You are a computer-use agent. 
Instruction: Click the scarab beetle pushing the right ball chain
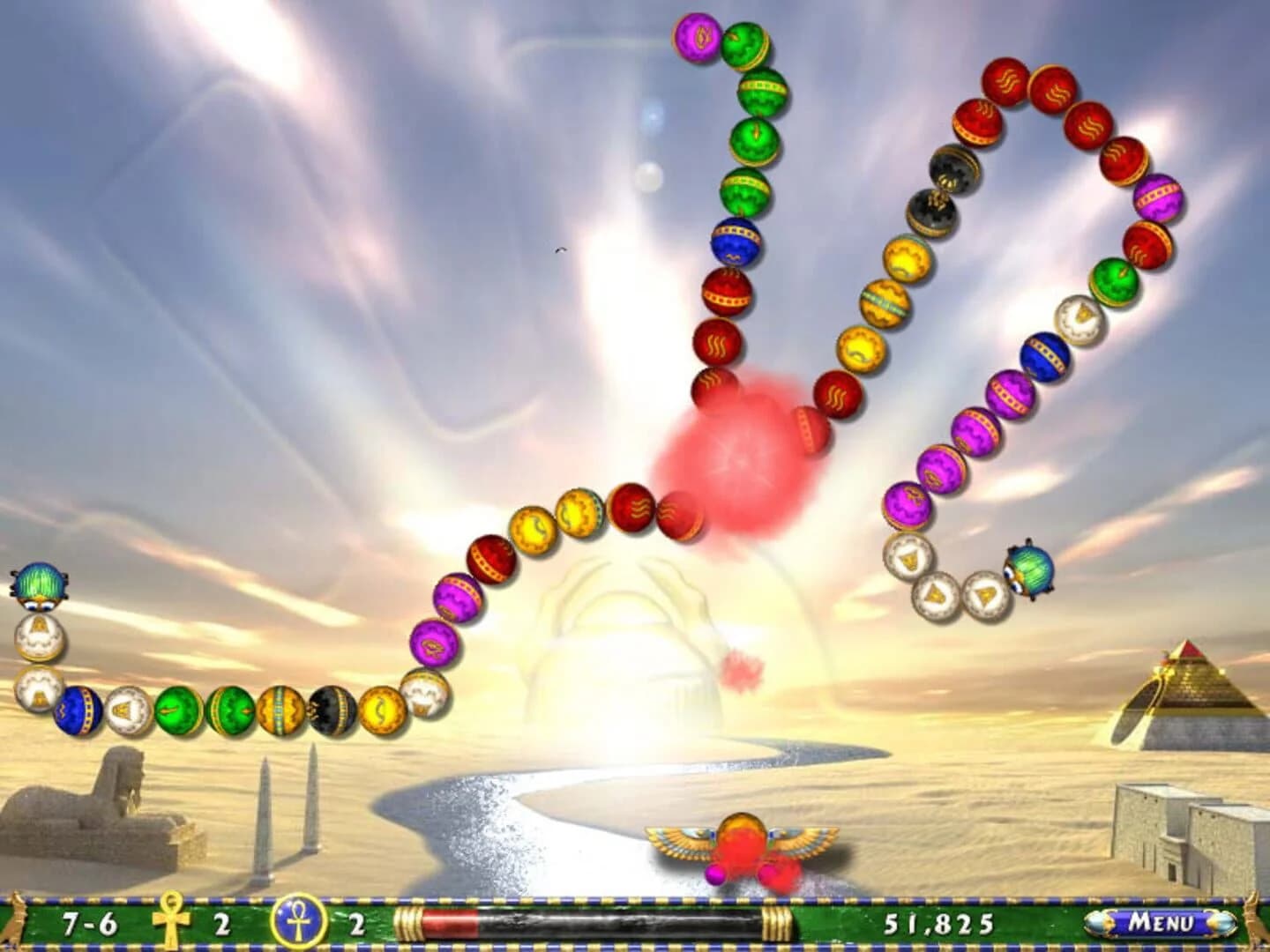(x=1028, y=568)
